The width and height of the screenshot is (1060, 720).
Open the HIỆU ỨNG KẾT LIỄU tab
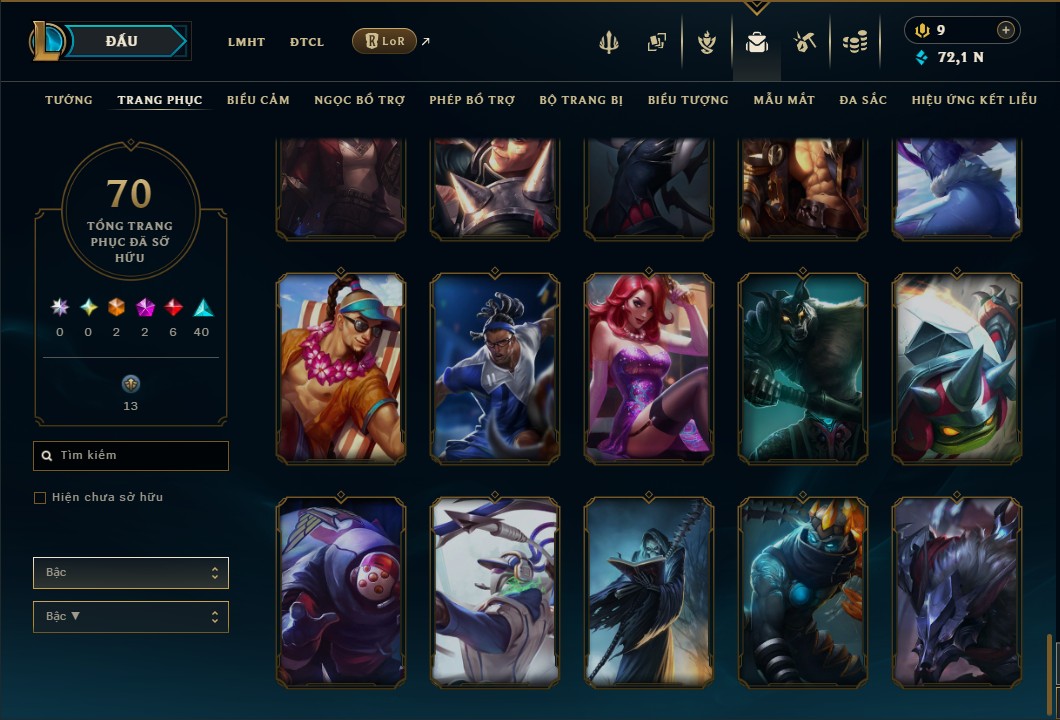point(974,100)
